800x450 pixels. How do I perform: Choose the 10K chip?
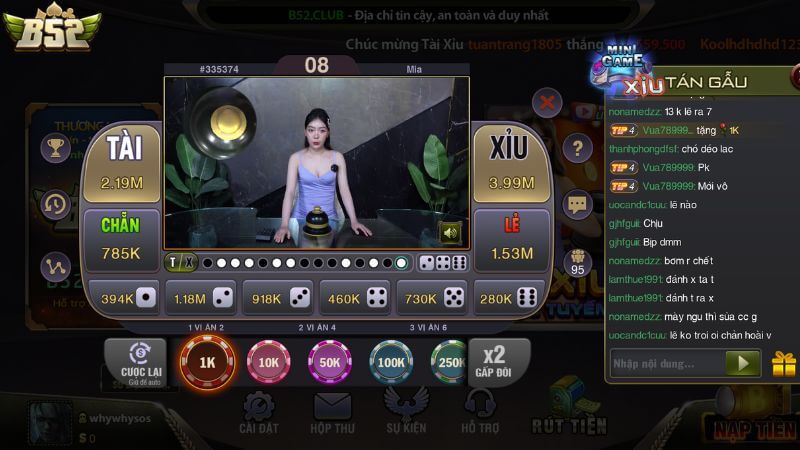click(x=269, y=362)
